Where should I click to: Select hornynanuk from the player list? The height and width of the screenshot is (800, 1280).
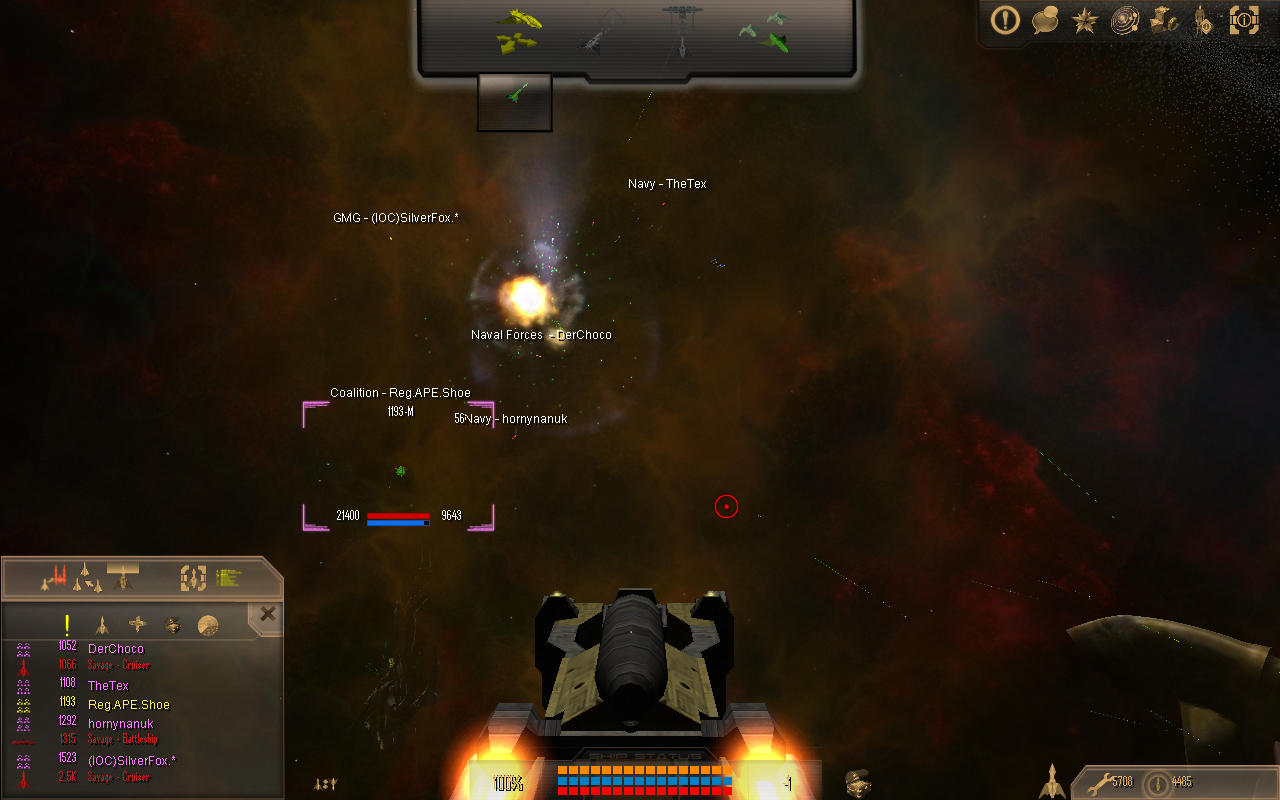click(121, 723)
